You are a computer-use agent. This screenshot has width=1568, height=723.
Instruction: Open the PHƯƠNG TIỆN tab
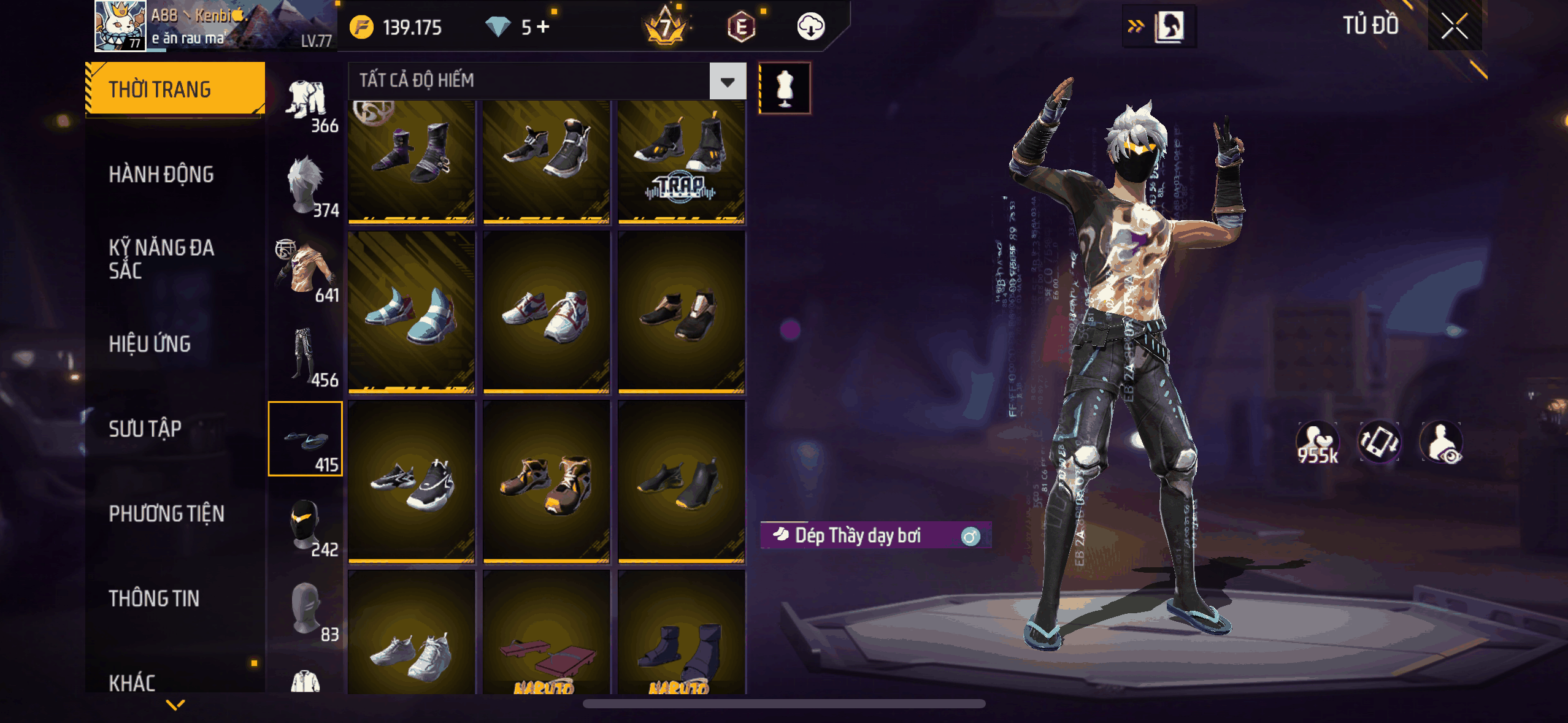(x=166, y=513)
